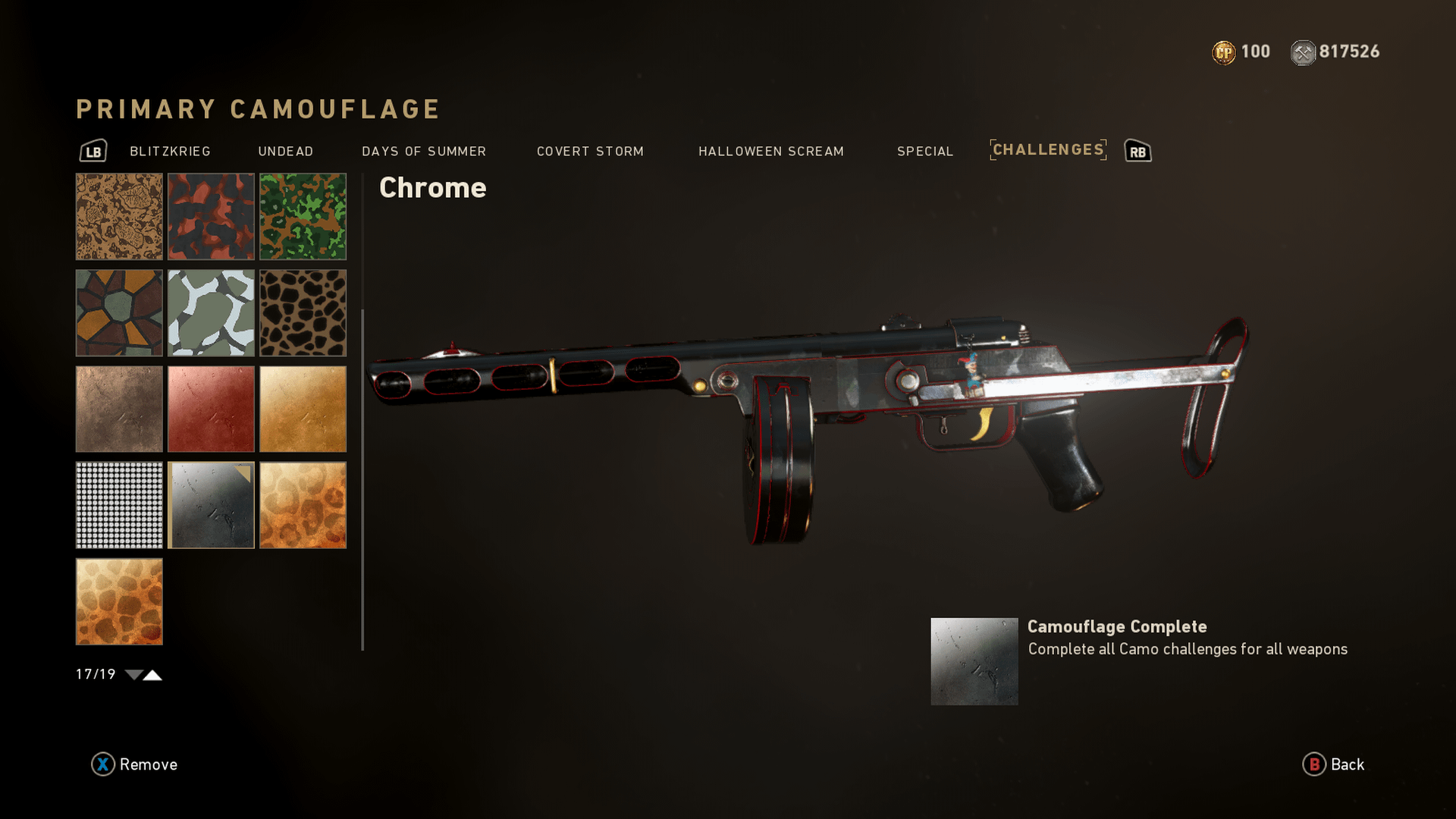Click the Camouflage Complete challenge thumbnail
The height and width of the screenshot is (819, 1456).
[x=974, y=661]
